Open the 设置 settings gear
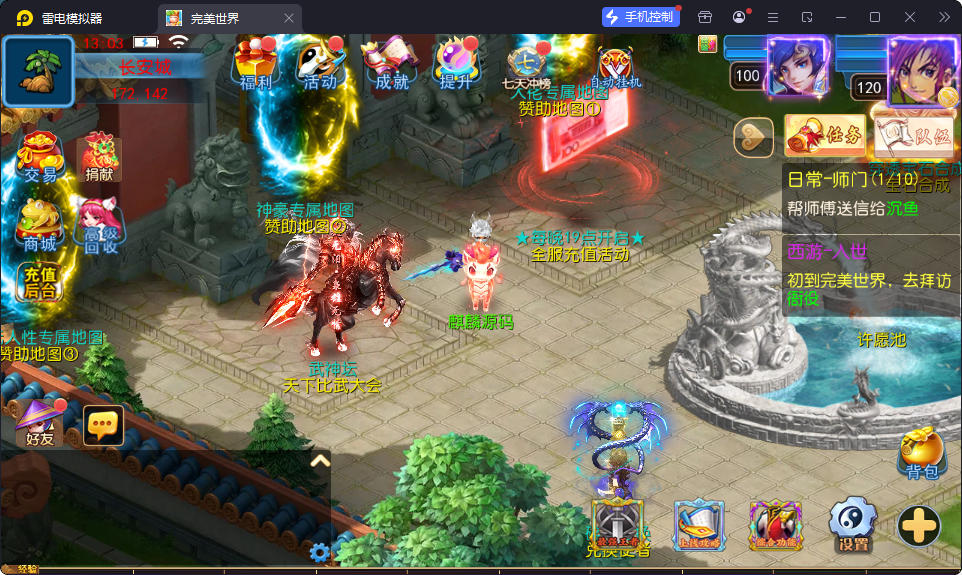962x575 pixels. coord(853,524)
